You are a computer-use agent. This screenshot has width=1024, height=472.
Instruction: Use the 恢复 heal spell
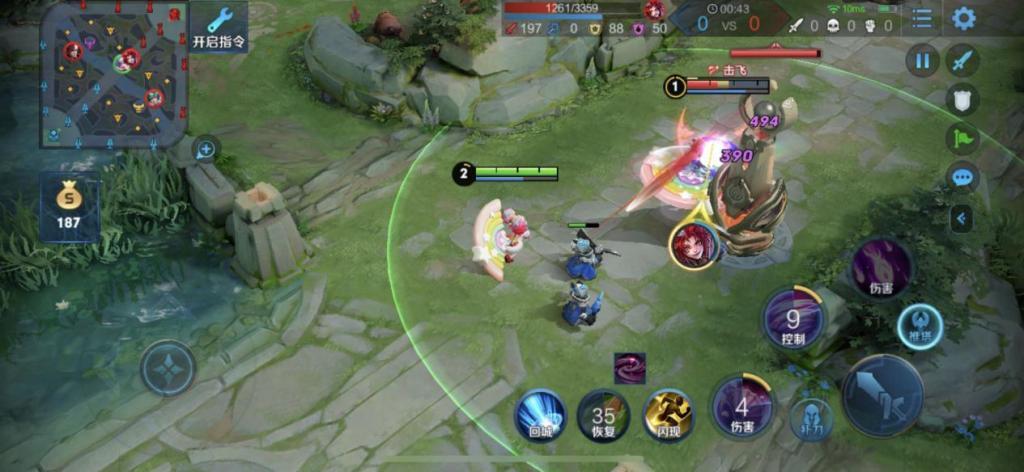tap(603, 415)
